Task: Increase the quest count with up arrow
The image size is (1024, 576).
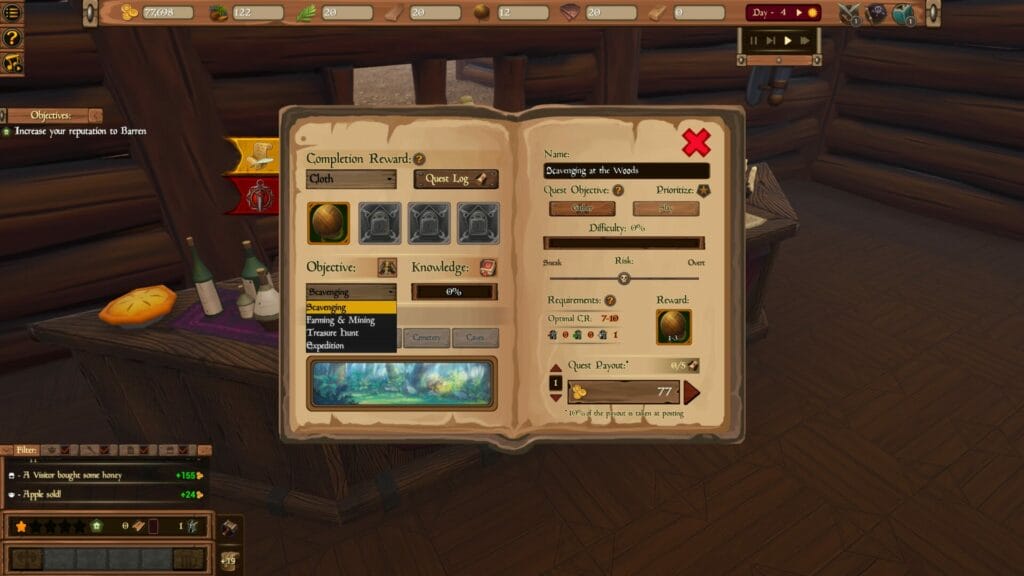Action: click(556, 370)
